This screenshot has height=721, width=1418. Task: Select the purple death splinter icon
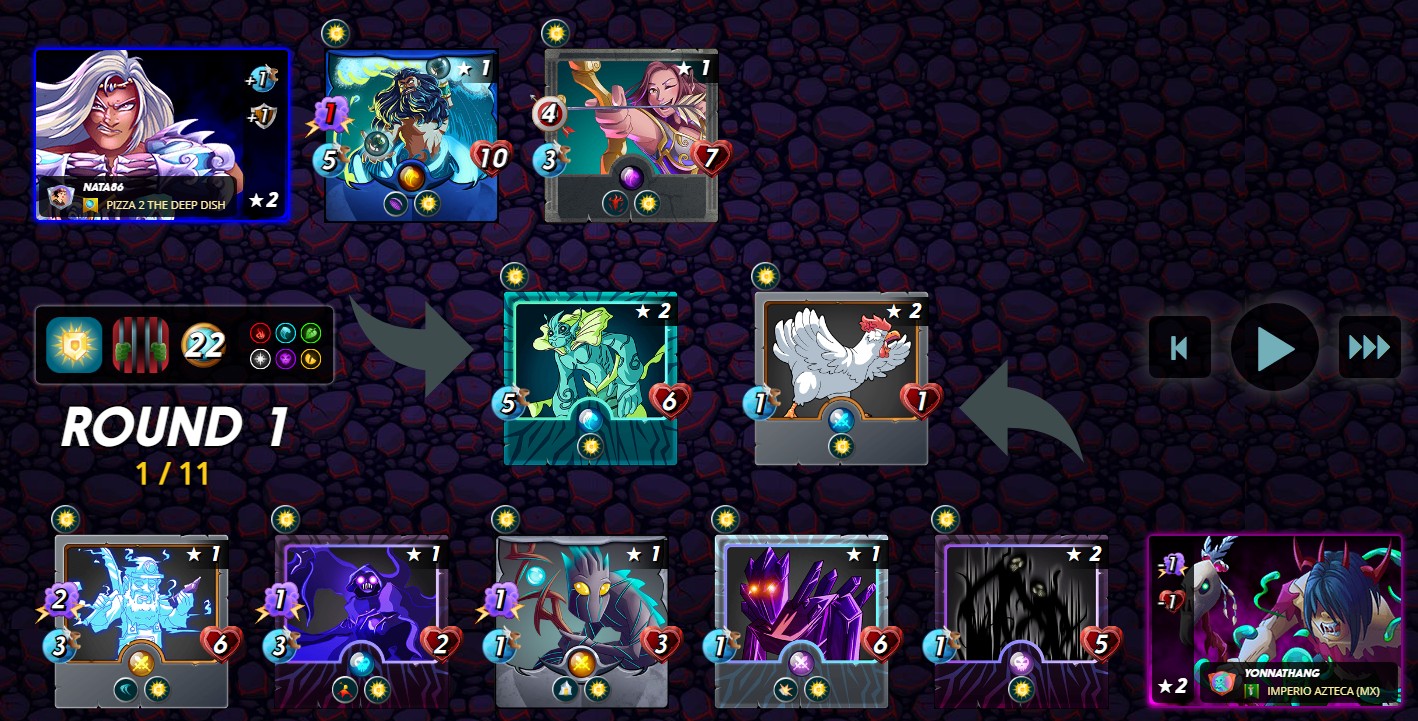tap(286, 359)
